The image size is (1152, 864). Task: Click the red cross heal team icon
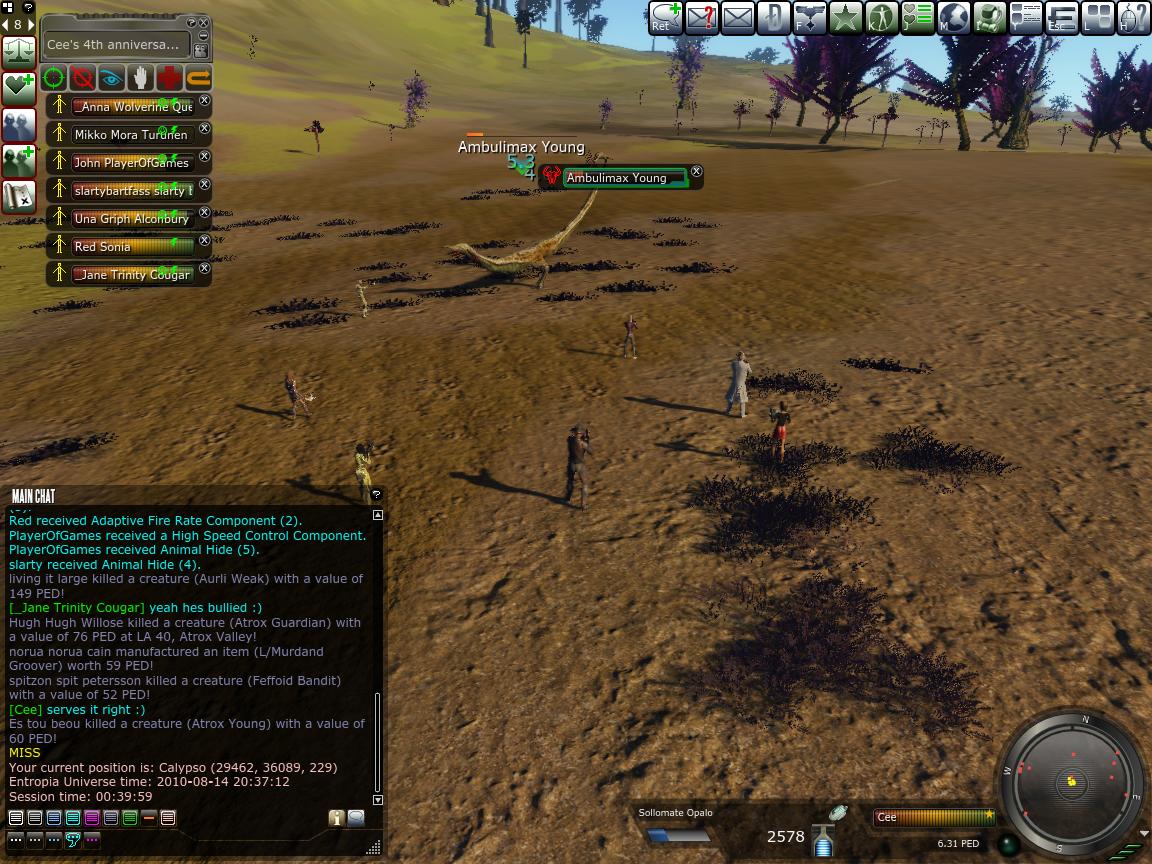click(x=169, y=78)
